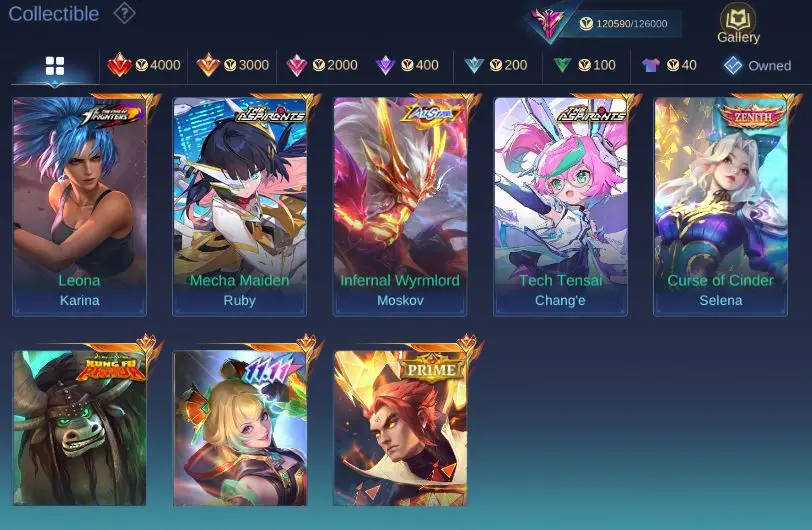The width and height of the screenshot is (812, 530).
Task: Filter by the 4000 points tier
Action: (144, 65)
